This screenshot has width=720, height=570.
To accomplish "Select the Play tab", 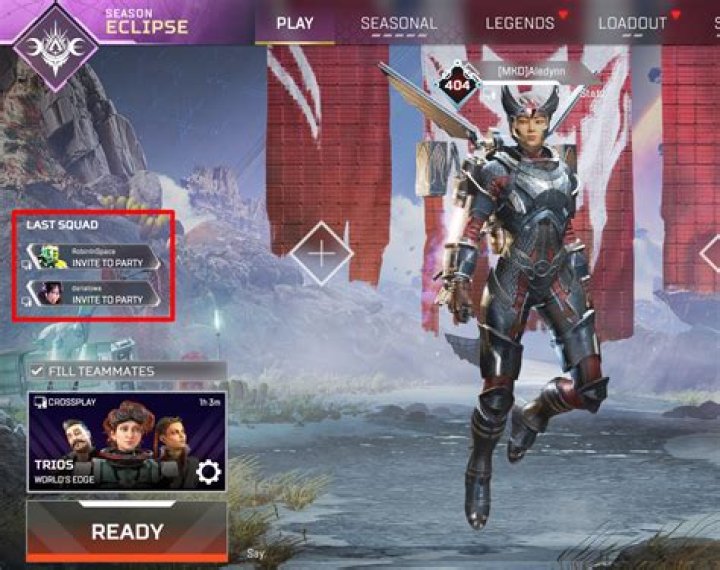I will pos(294,23).
